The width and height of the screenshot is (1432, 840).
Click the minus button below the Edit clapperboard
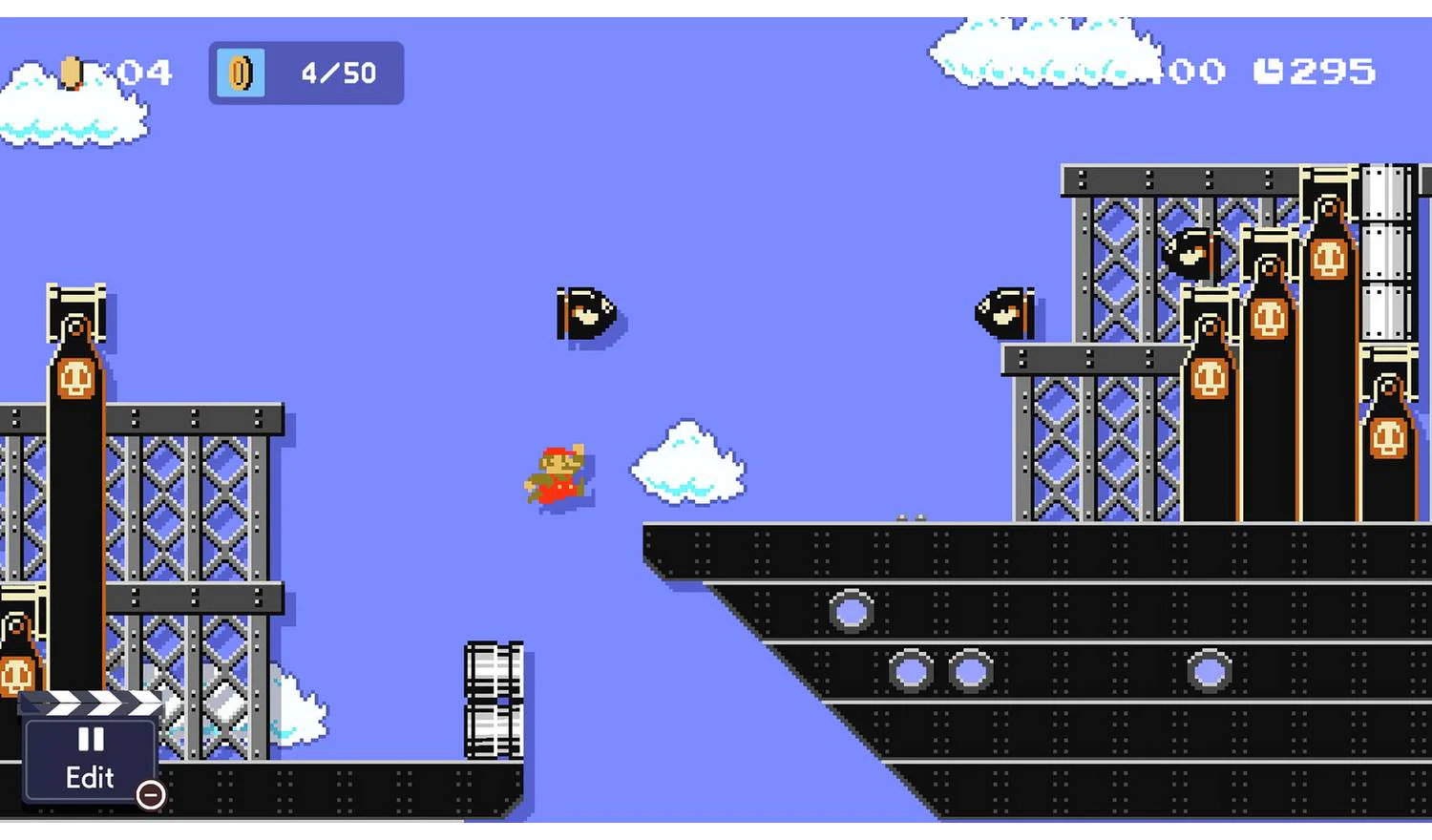click(x=151, y=795)
